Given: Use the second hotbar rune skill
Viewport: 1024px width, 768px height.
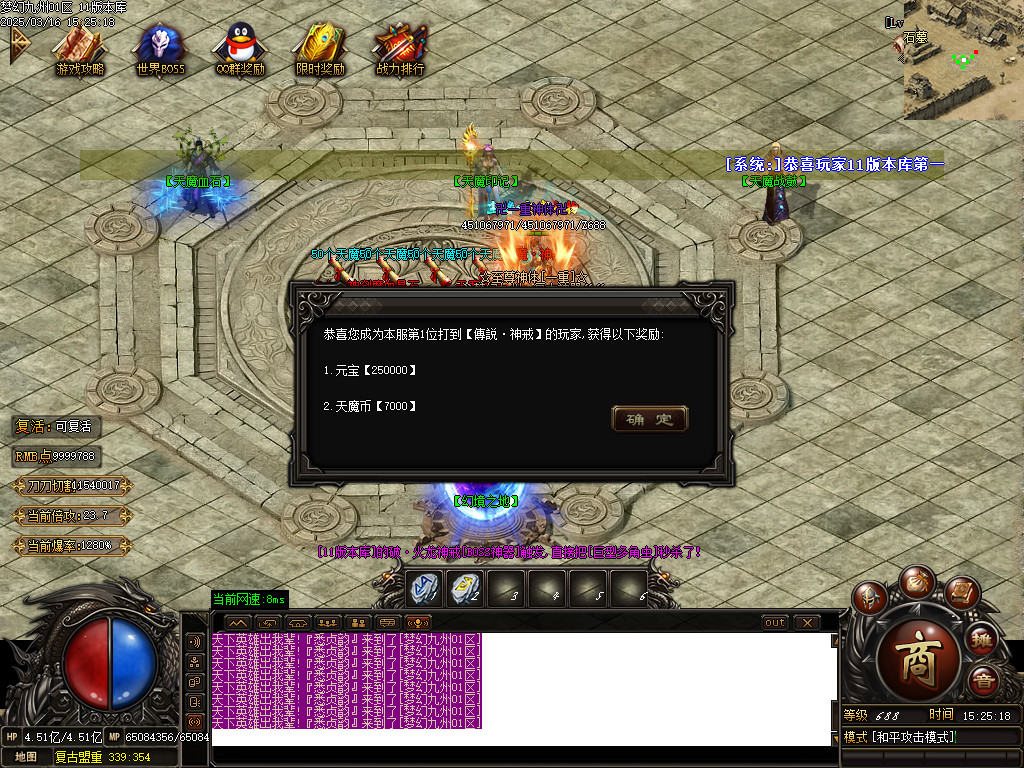Looking at the screenshot, I should (x=464, y=588).
